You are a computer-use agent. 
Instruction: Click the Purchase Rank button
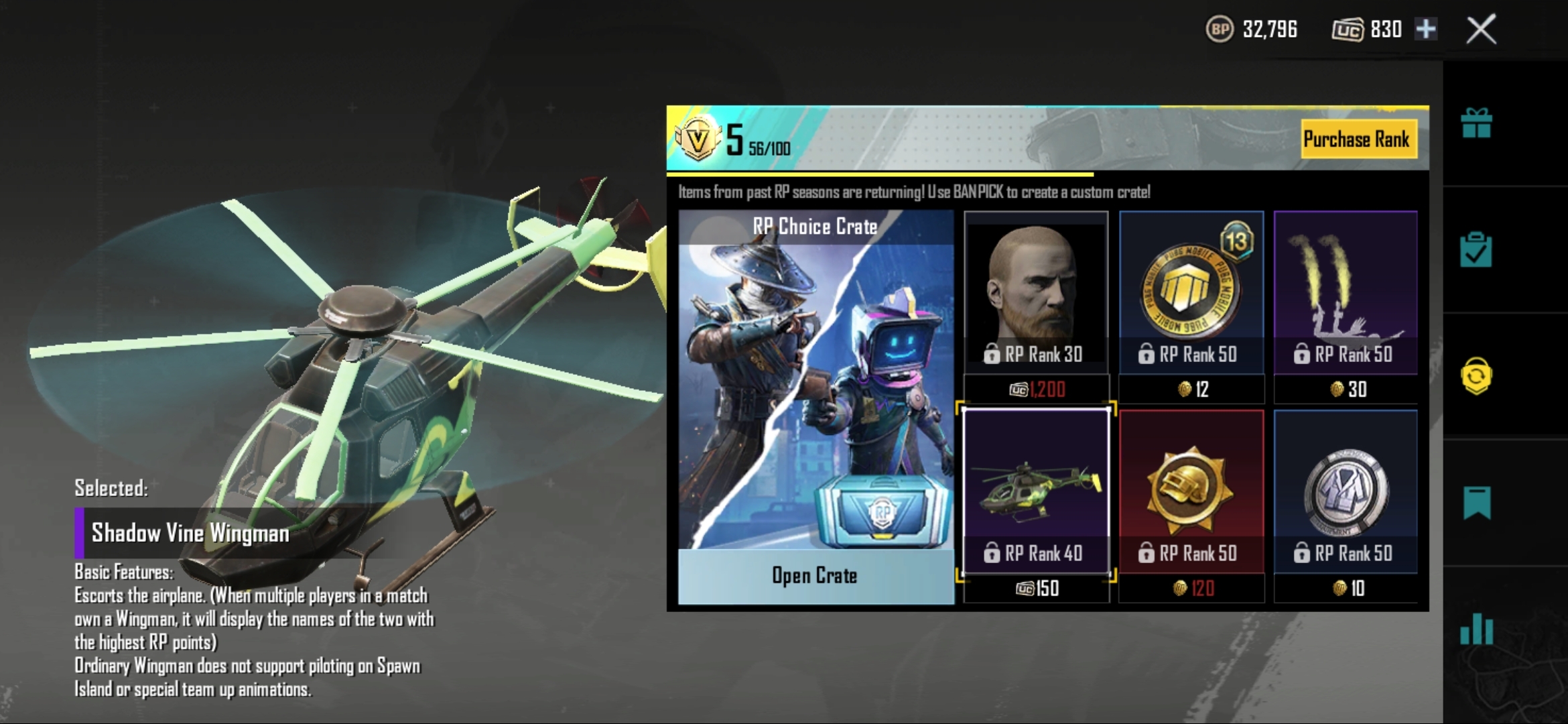click(x=1357, y=139)
